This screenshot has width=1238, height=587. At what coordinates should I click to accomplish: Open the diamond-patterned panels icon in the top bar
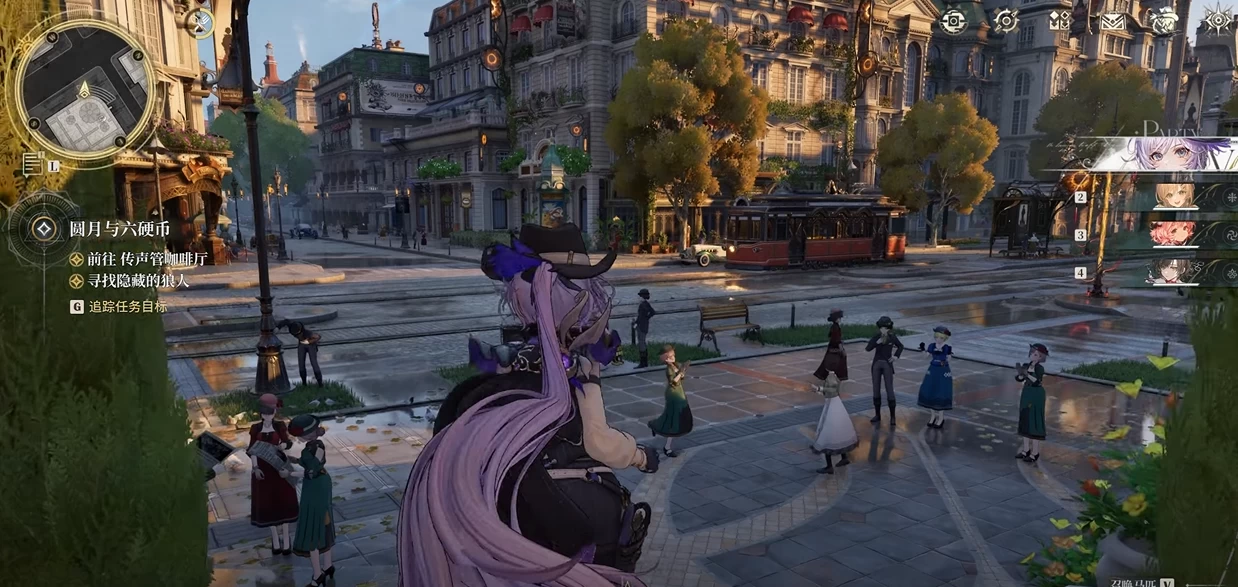(1059, 20)
